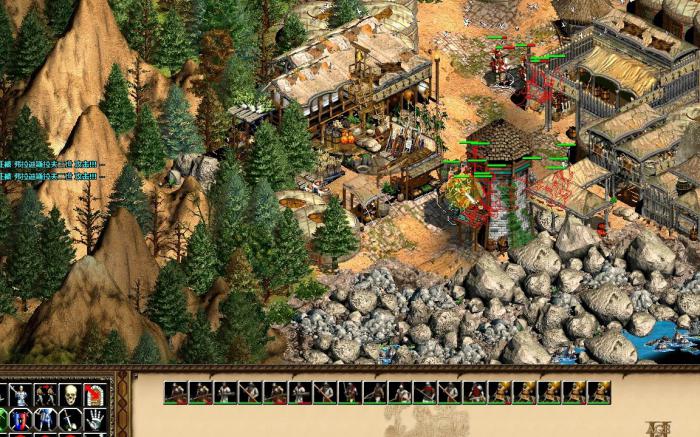Select the two-figure formation command icon
The width and height of the screenshot is (700, 437).
(x=45, y=394)
